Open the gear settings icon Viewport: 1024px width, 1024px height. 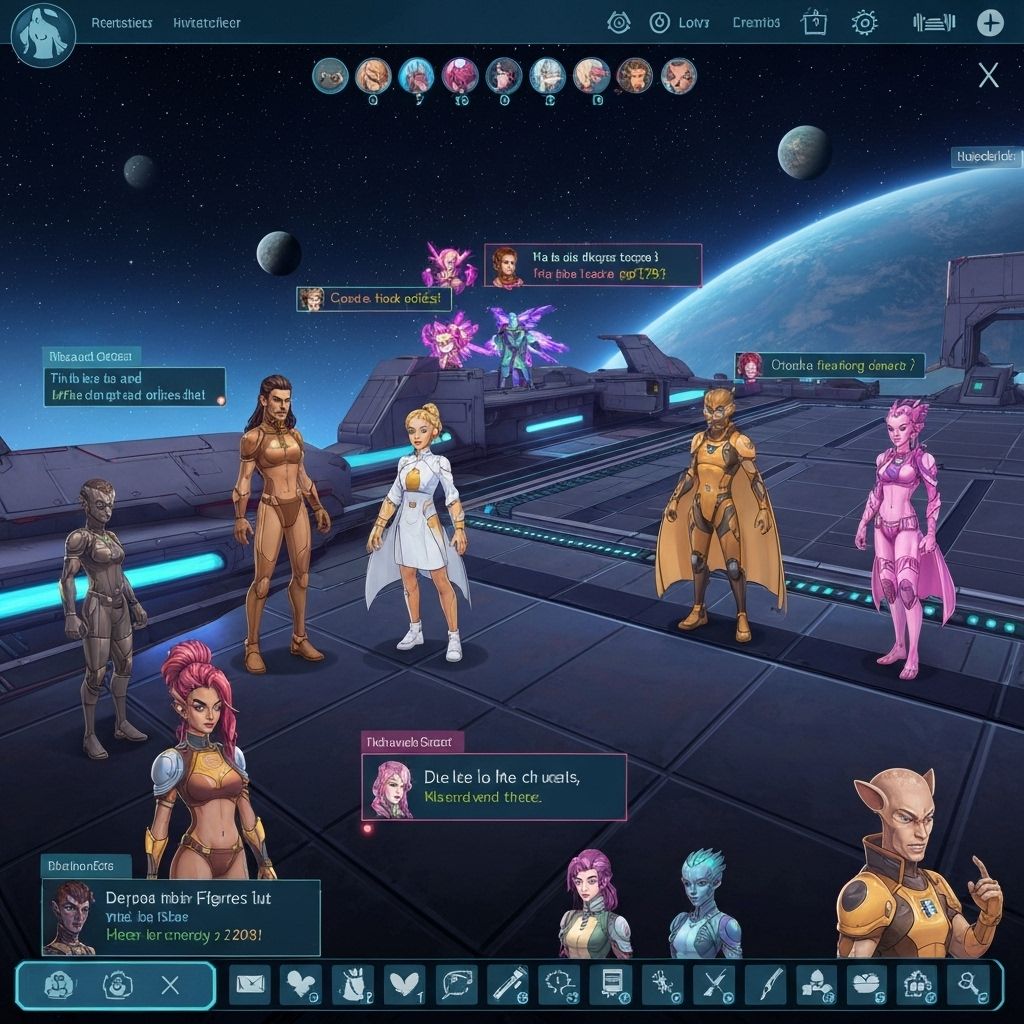864,22
